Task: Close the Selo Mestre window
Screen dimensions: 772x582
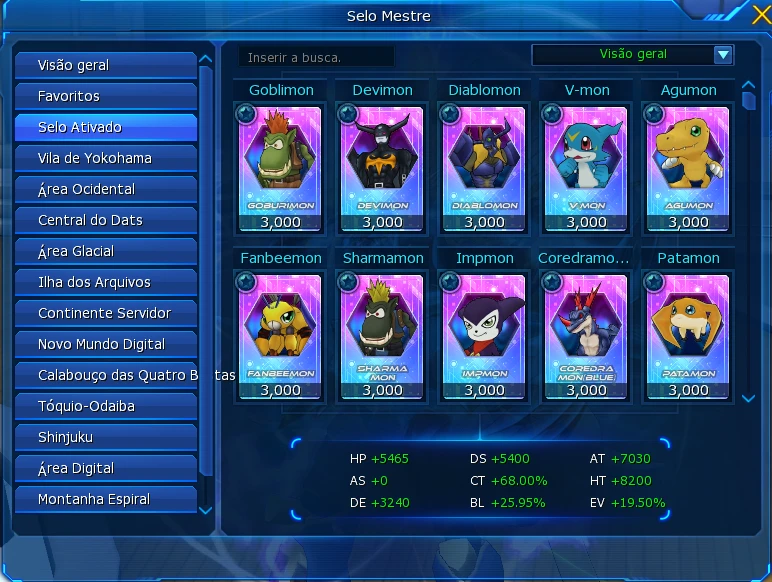Action: pyautogui.click(x=761, y=15)
